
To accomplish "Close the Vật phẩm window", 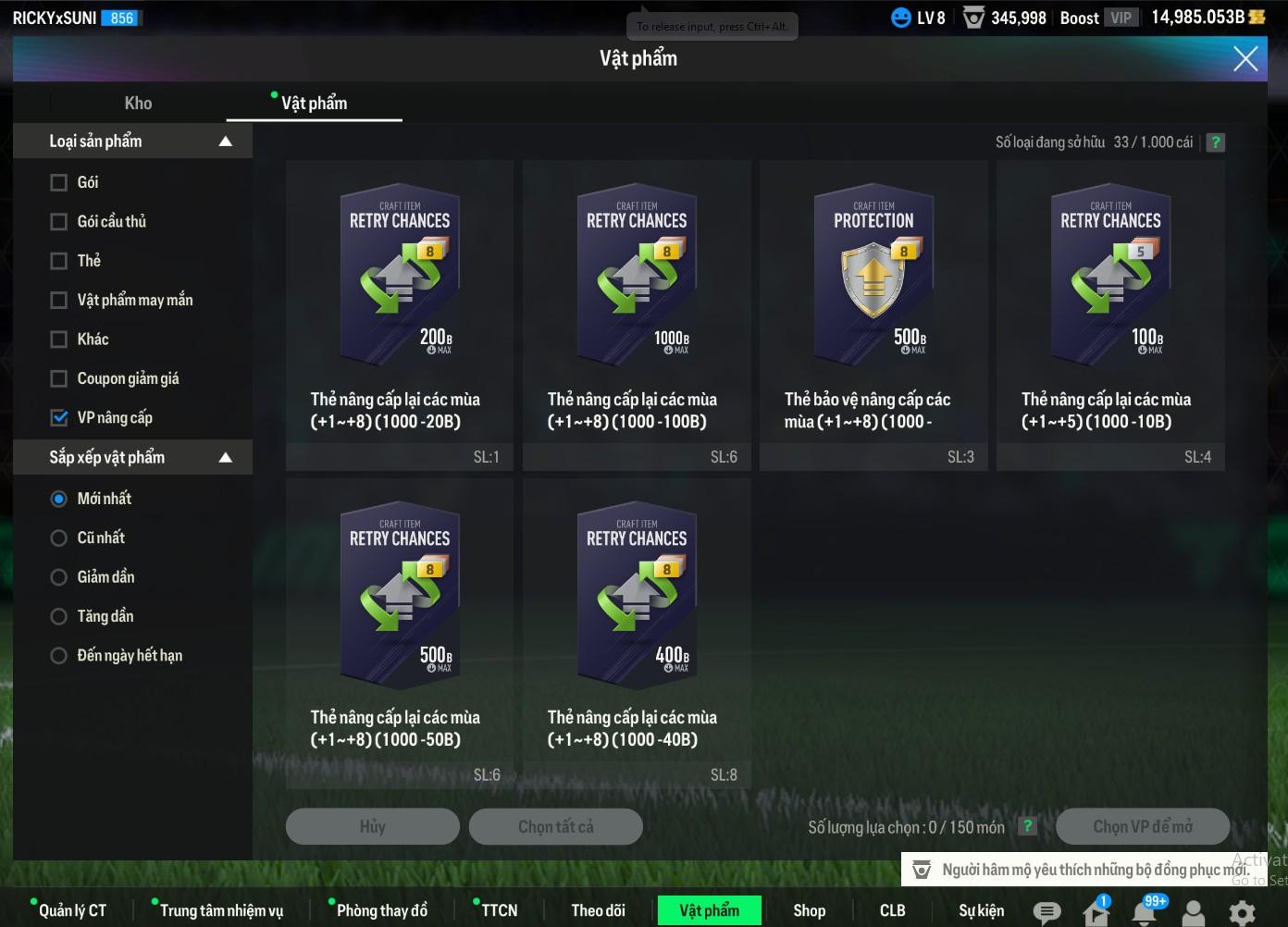I will point(1245,59).
